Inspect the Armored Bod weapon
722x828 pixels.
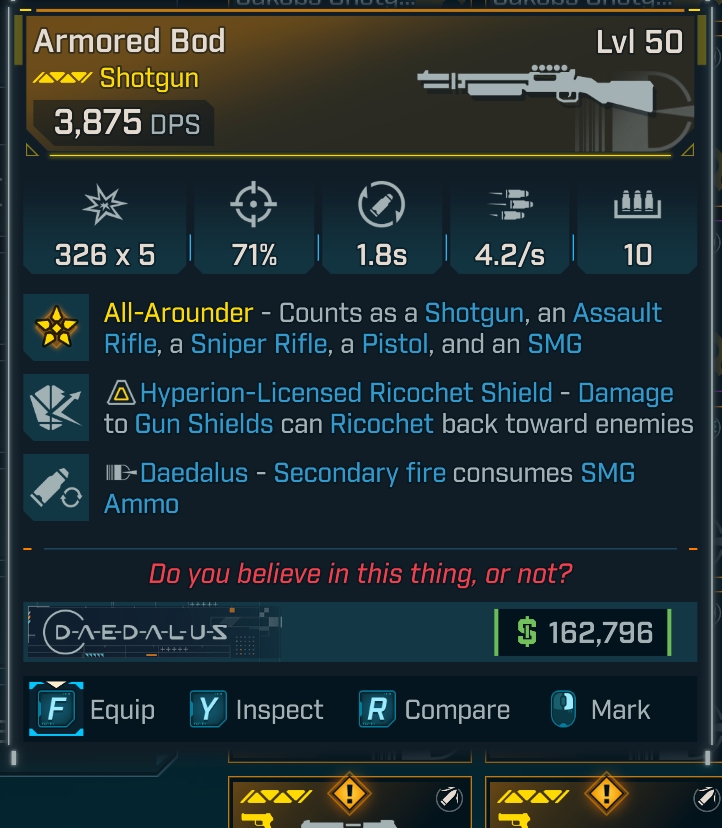click(x=257, y=710)
